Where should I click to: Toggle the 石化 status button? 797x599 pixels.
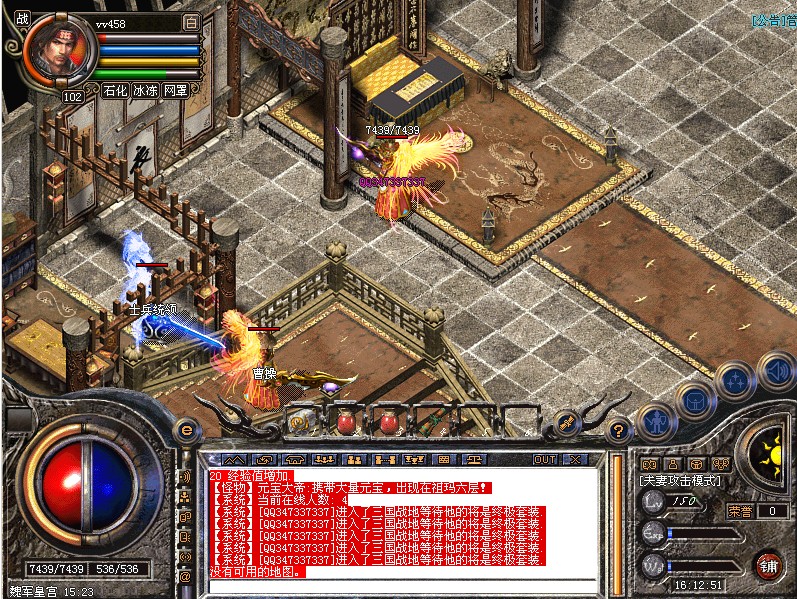[116, 90]
